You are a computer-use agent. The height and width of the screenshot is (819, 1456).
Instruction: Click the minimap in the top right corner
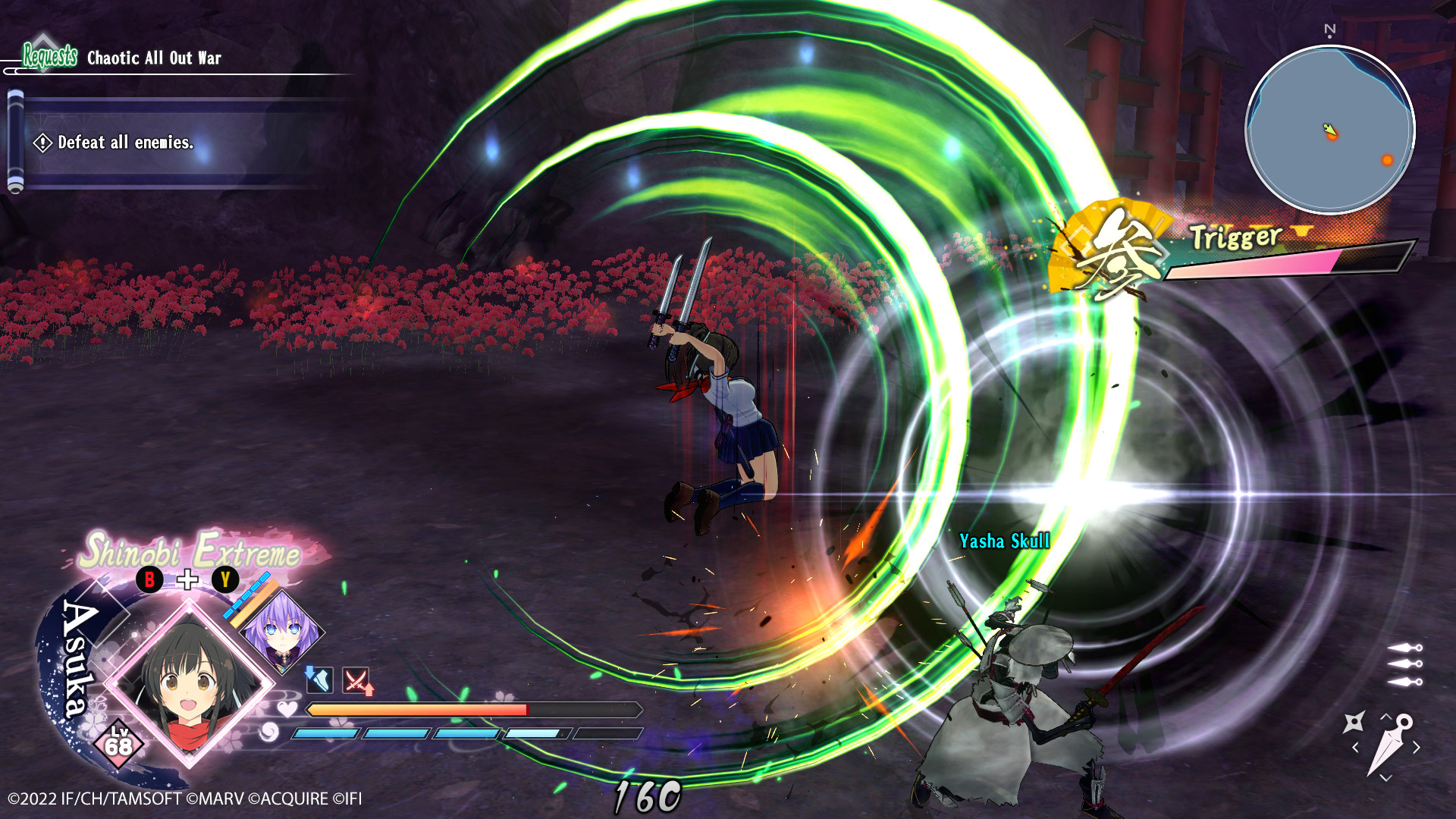[x=1331, y=130]
